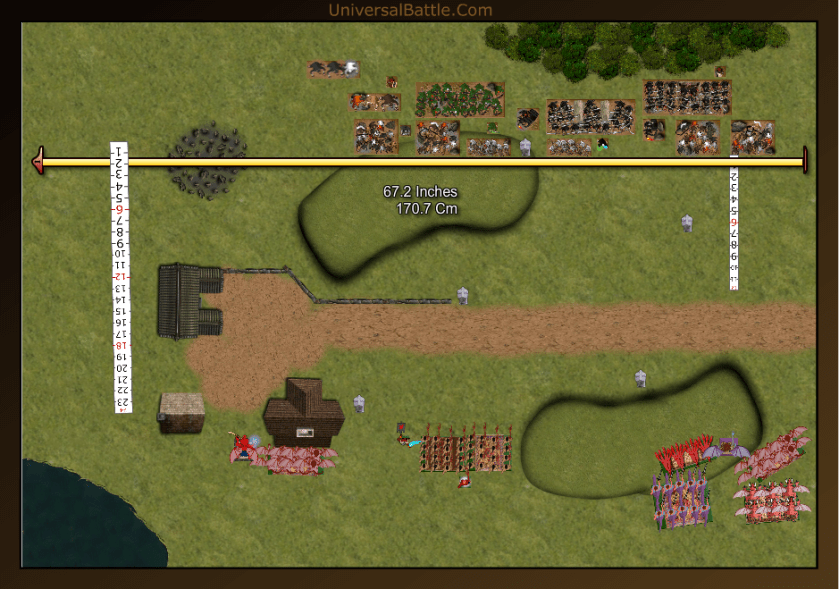
Task: Click the UniversalBattle.Com title text
Action: 410,10
